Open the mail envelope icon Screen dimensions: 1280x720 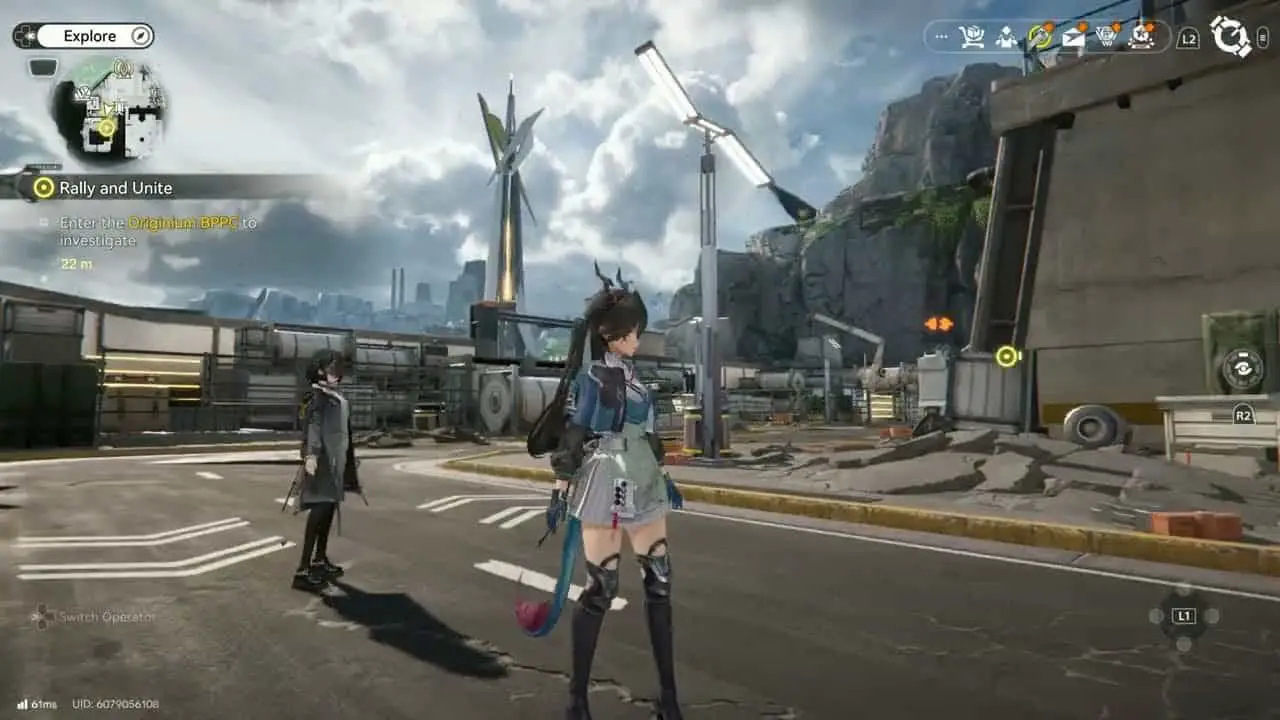(x=1073, y=37)
